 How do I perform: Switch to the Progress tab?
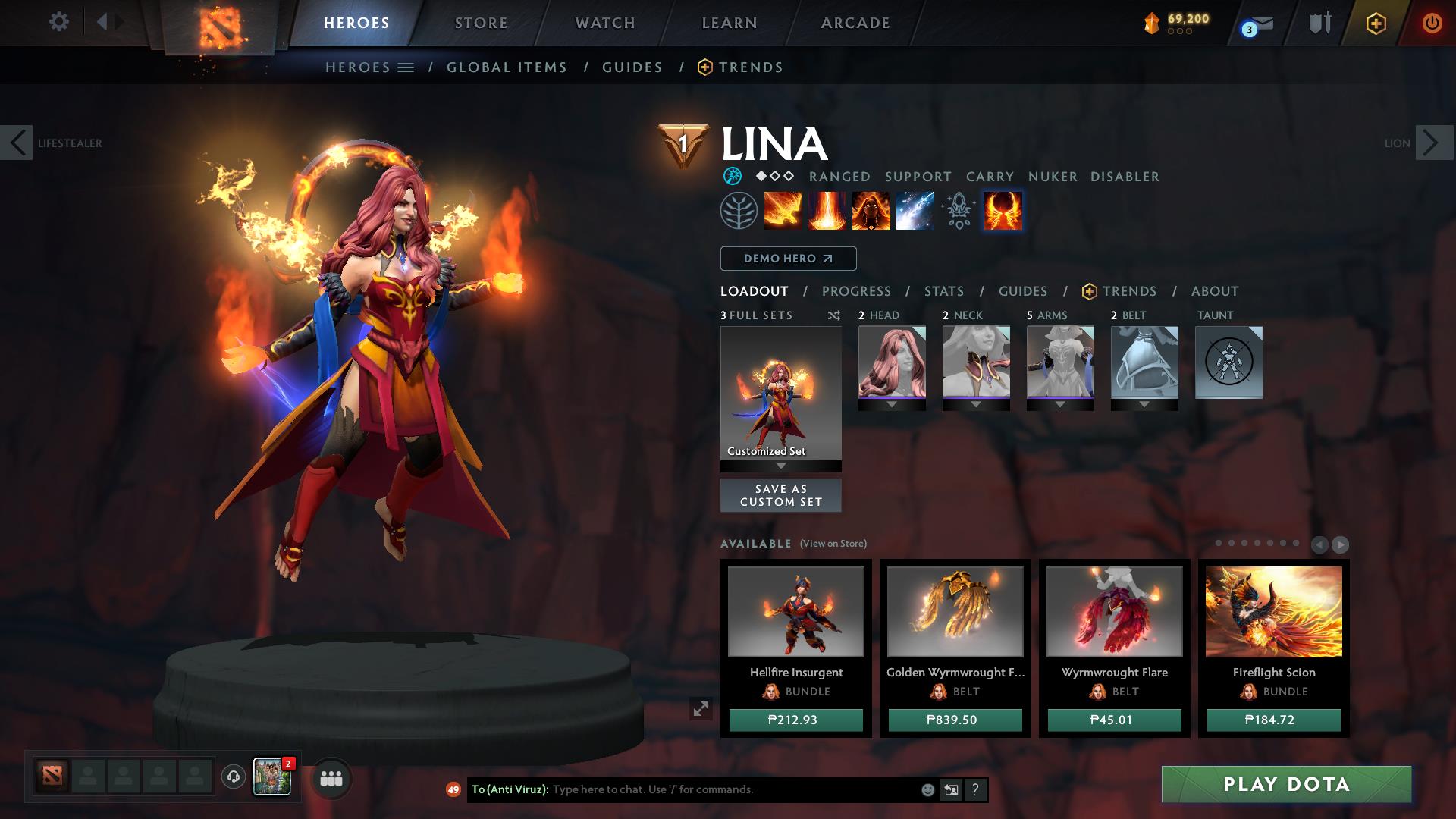tap(856, 291)
